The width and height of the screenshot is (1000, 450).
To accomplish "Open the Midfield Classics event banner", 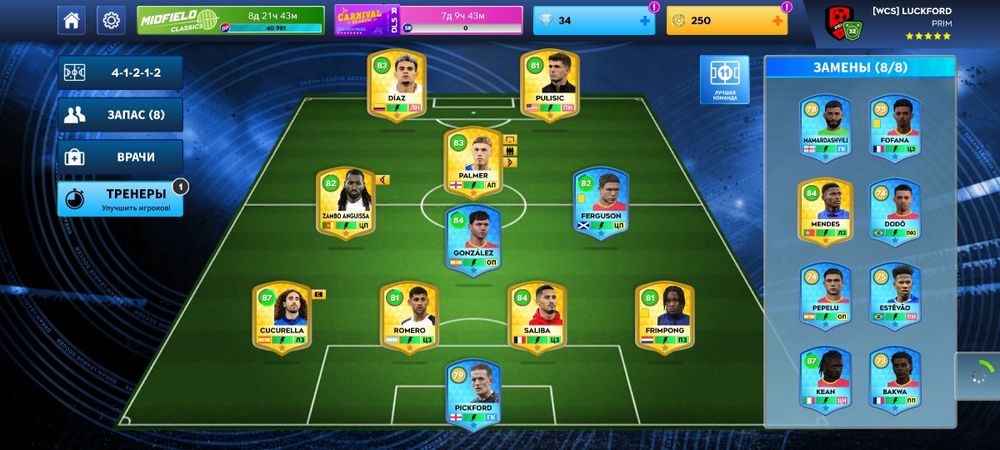I will [231, 19].
